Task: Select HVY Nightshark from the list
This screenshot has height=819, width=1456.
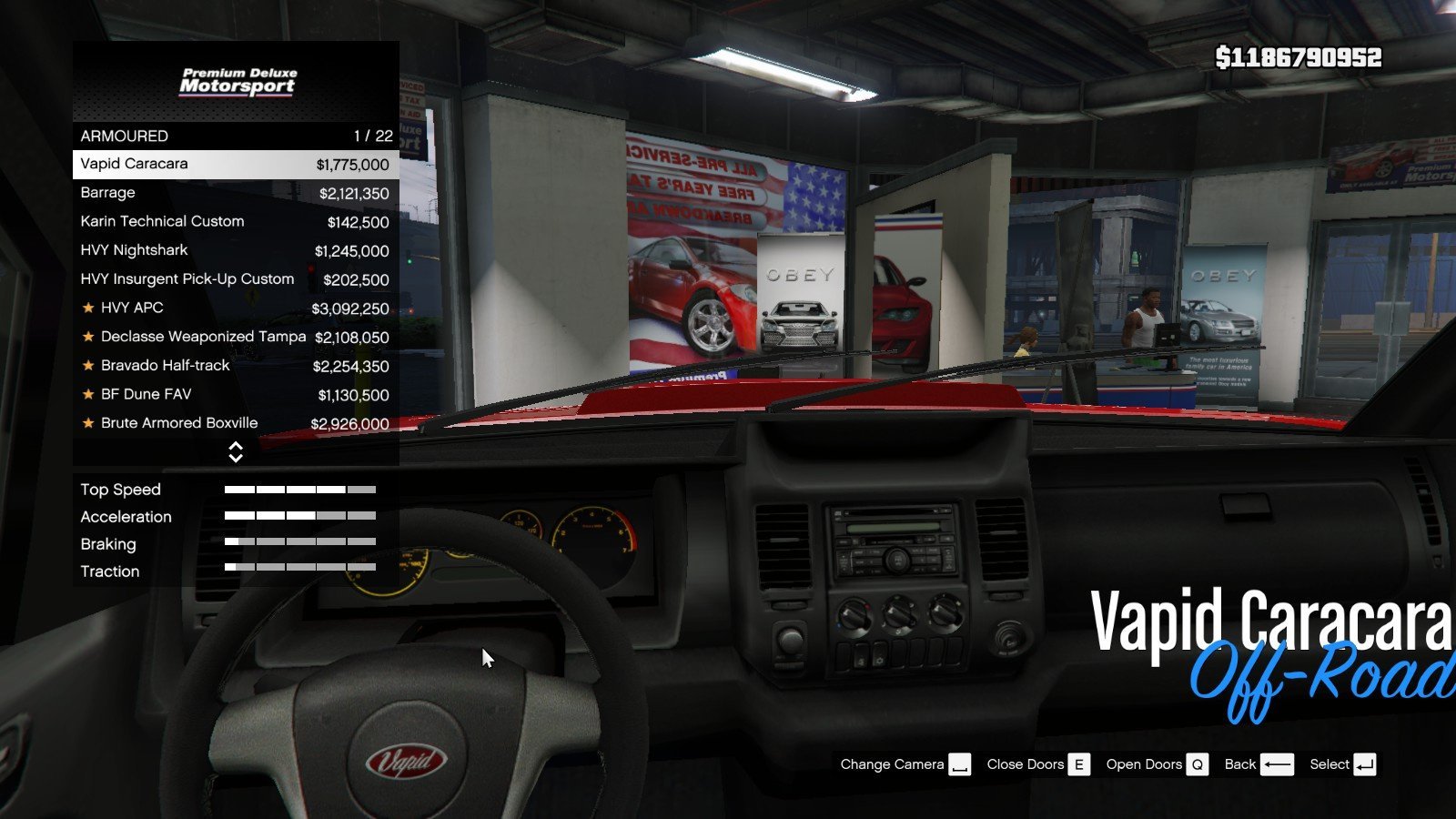Action: pos(235,250)
